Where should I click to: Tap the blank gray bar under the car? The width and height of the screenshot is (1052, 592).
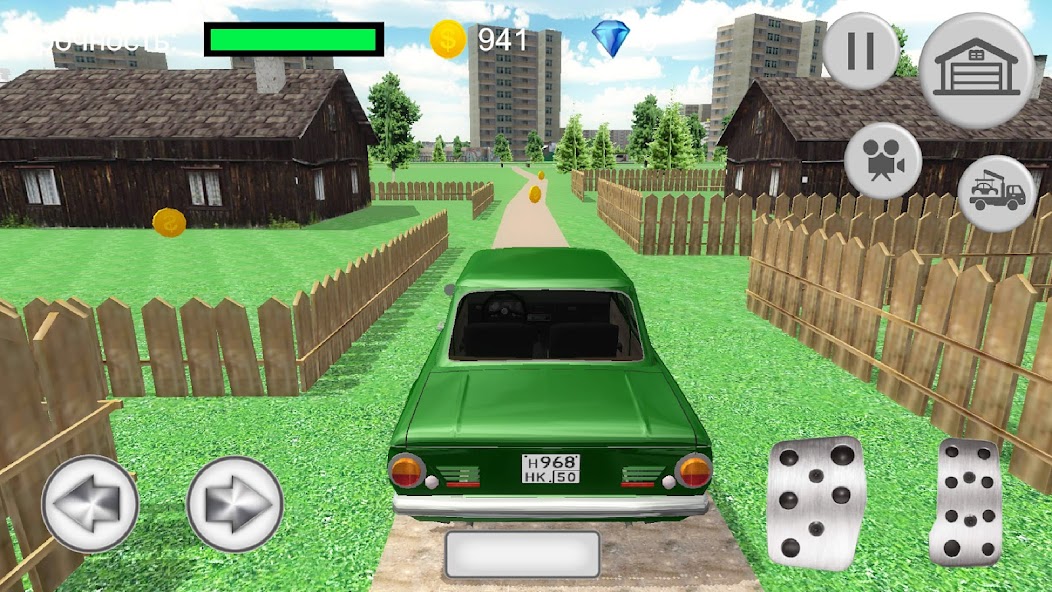(x=522, y=554)
